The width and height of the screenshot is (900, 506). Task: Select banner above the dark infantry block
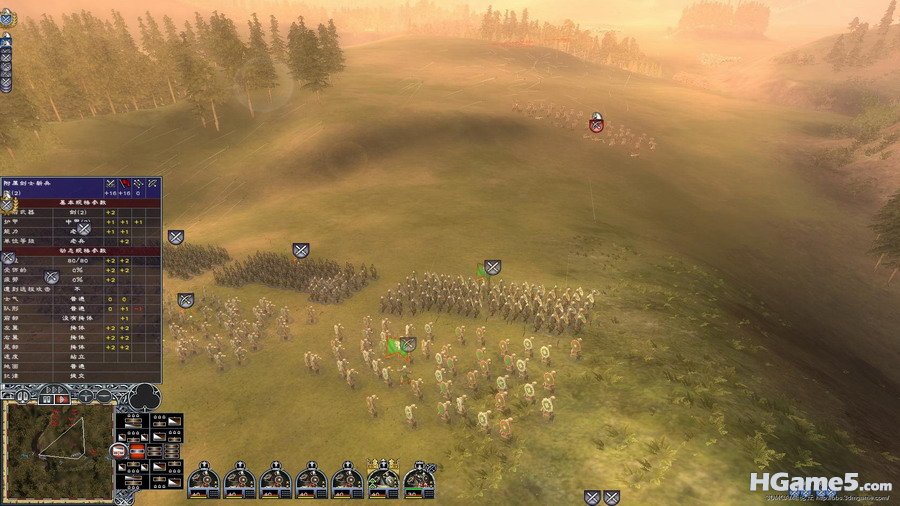(301, 250)
